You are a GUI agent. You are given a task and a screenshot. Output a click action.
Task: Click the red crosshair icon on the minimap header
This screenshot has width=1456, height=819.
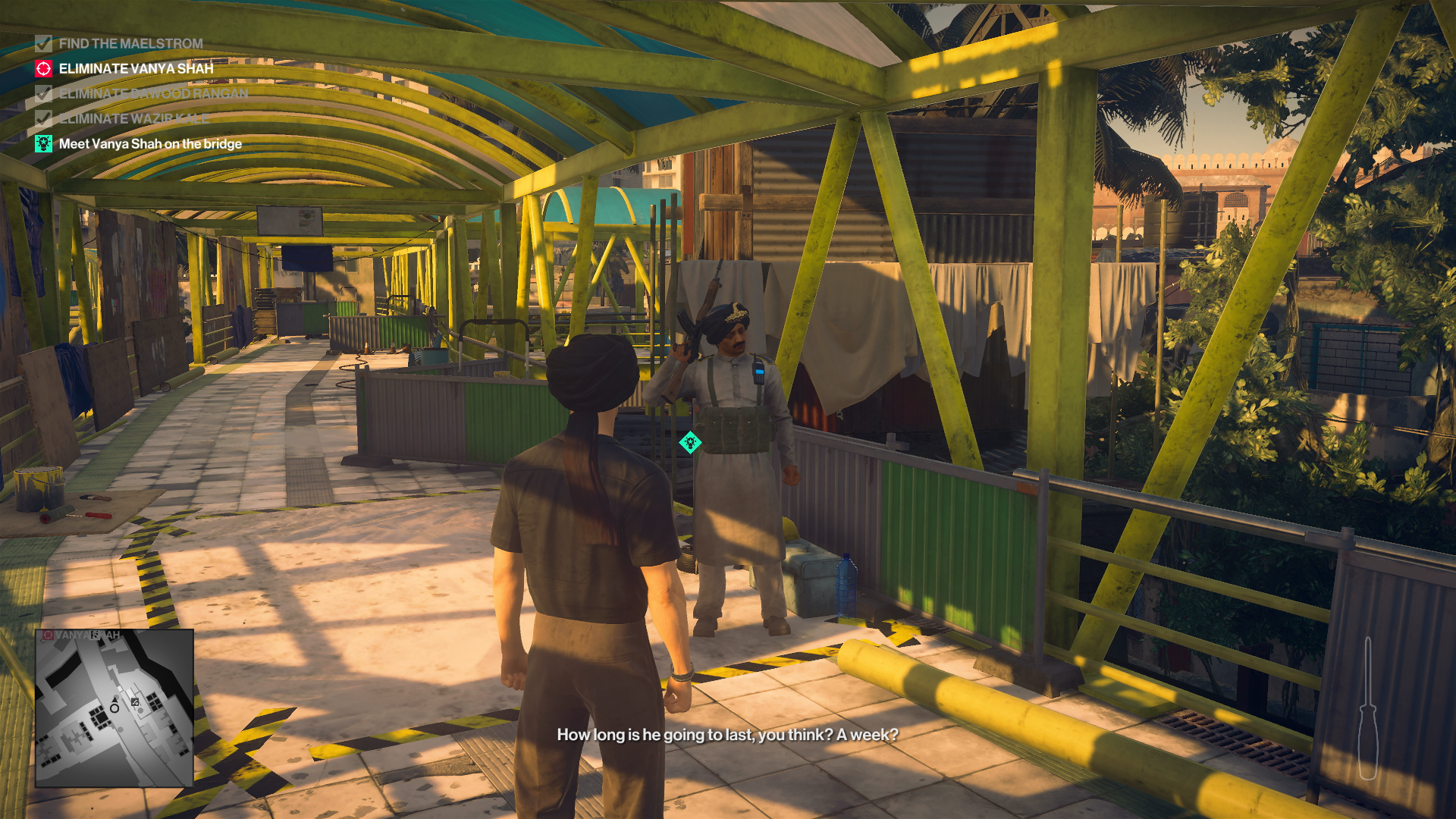point(48,634)
